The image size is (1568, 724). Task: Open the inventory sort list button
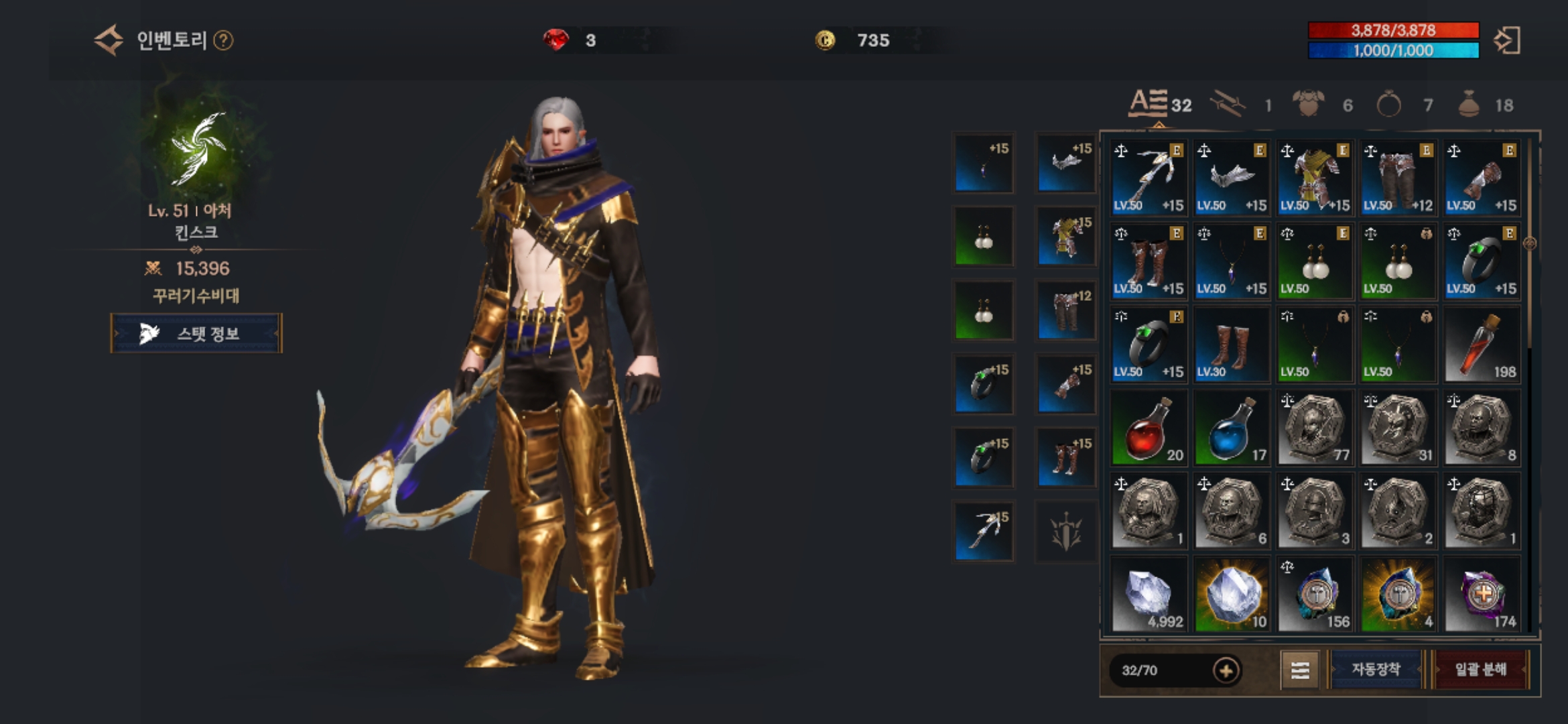coord(1300,670)
